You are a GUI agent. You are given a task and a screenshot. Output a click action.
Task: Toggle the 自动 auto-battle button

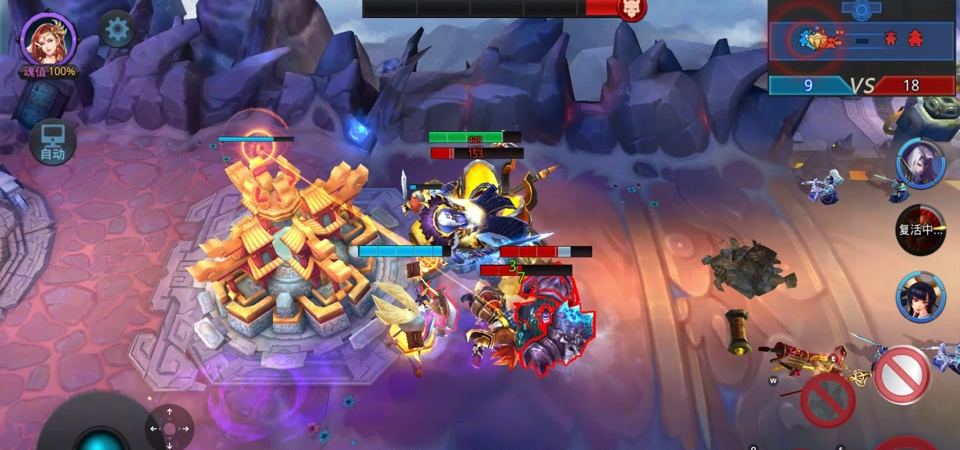pyautogui.click(x=52, y=143)
